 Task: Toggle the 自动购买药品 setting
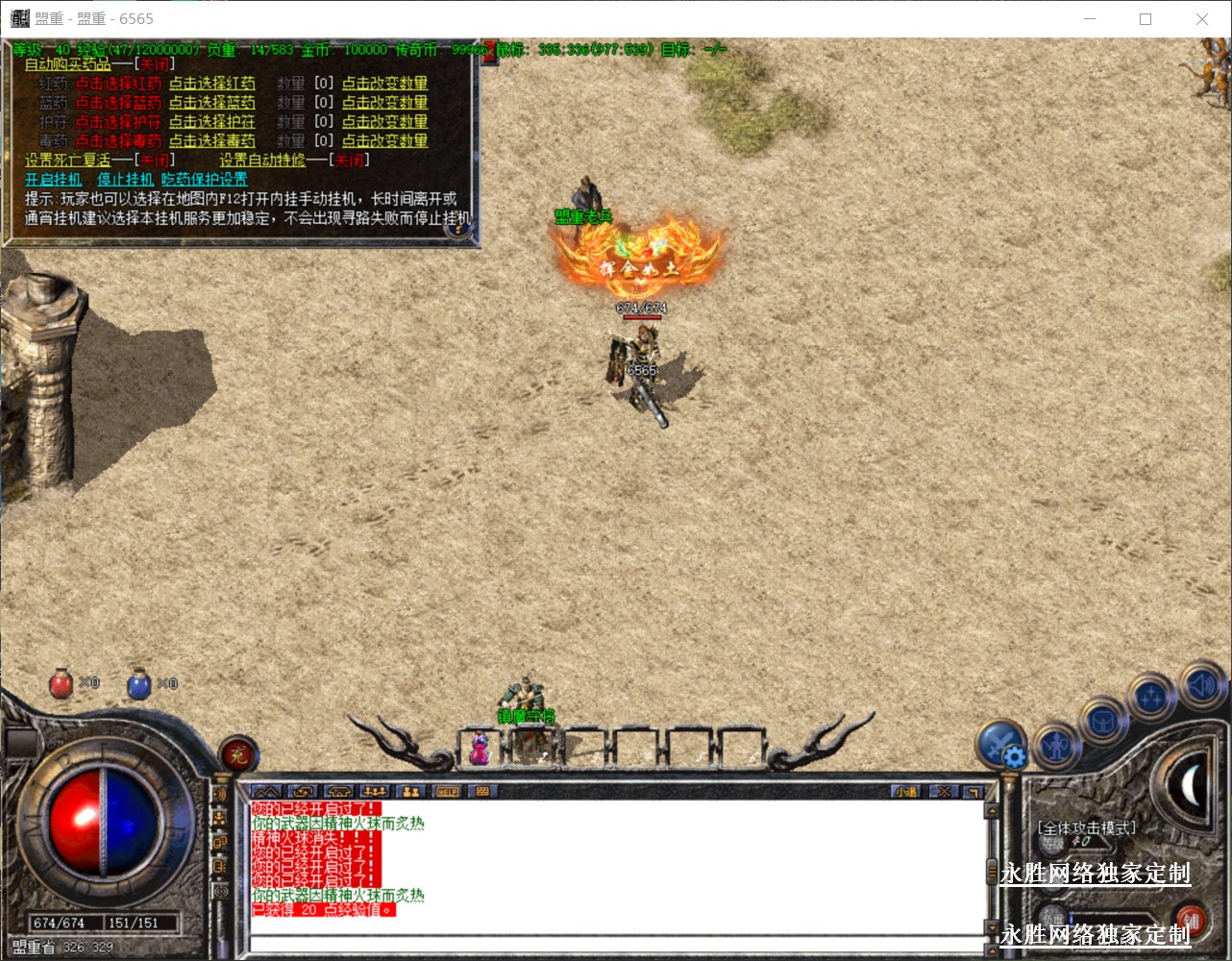click(x=154, y=64)
